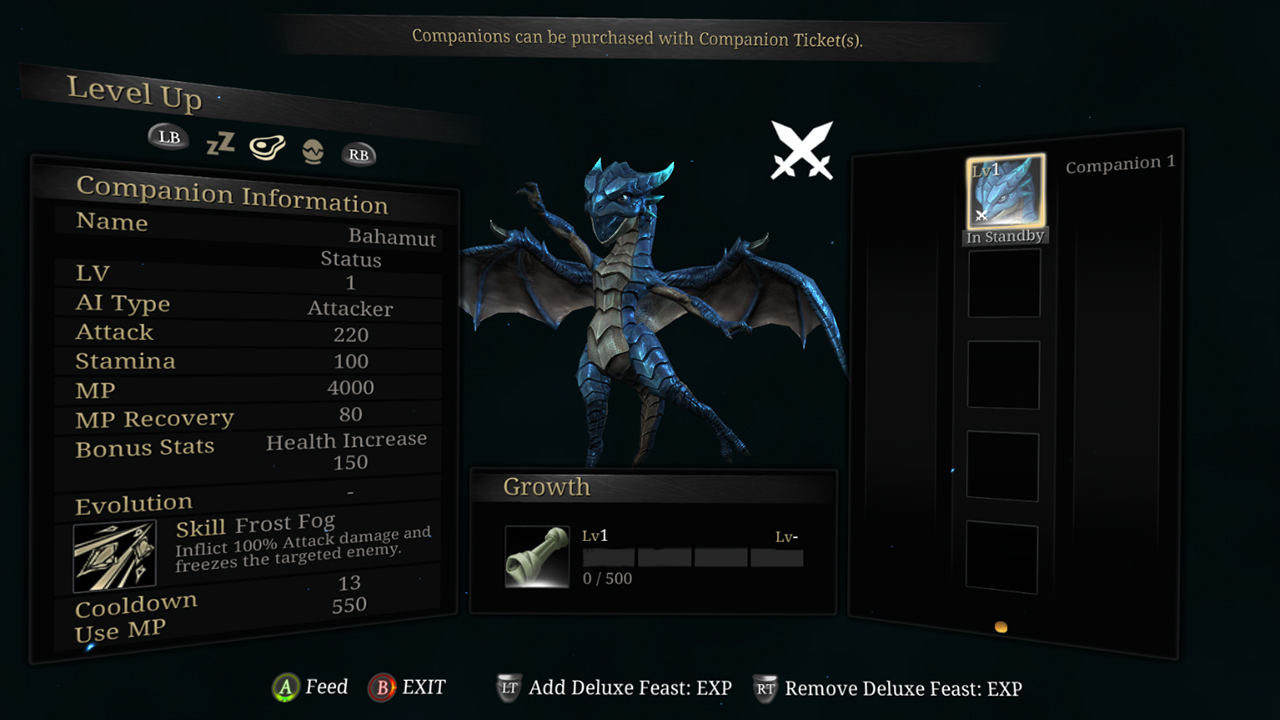Toggle Bahamut's In Standby state
Image resolution: width=1280 pixels, height=720 pixels.
[1005, 236]
